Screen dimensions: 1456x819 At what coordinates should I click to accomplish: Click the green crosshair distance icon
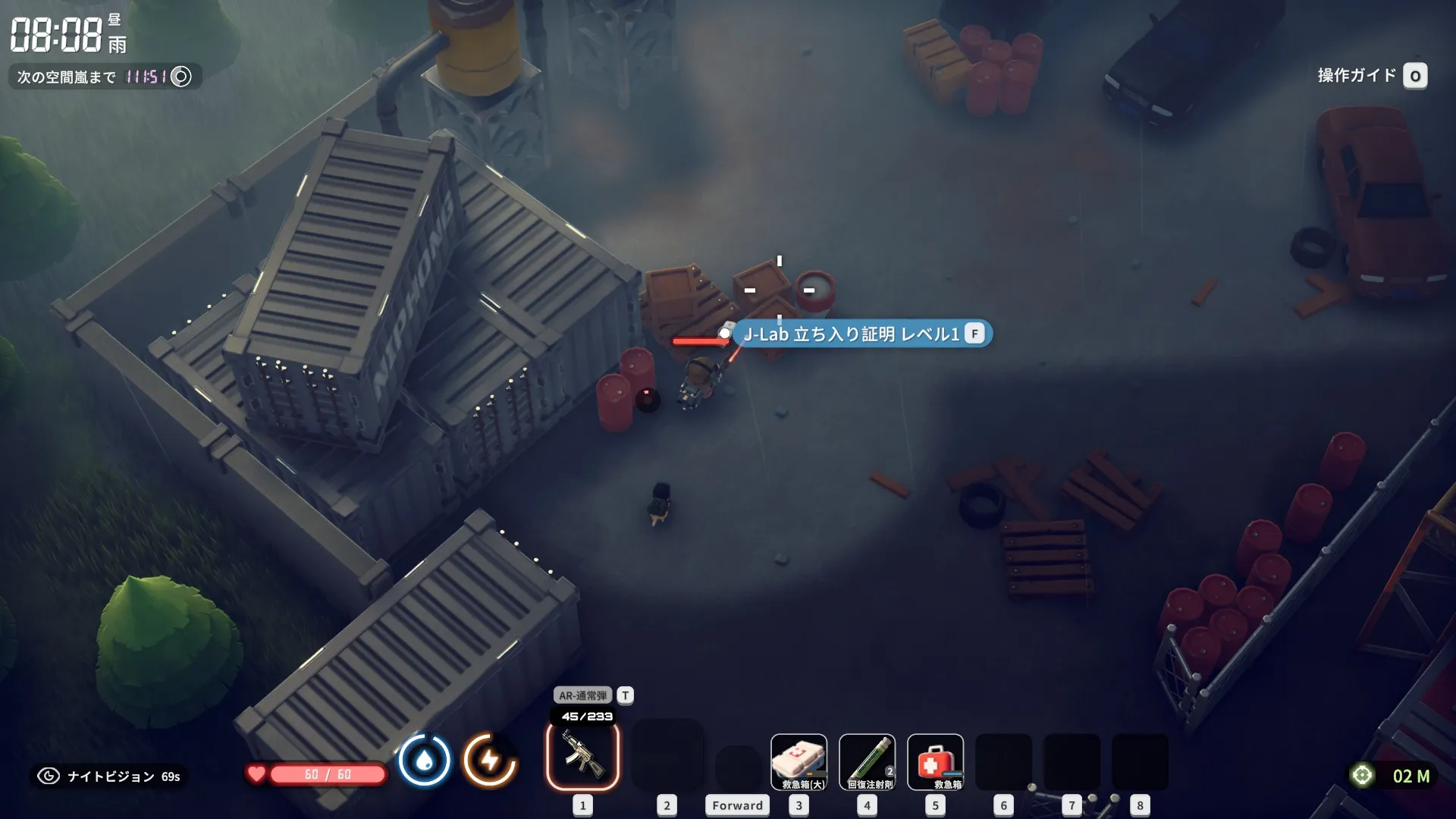[1362, 775]
